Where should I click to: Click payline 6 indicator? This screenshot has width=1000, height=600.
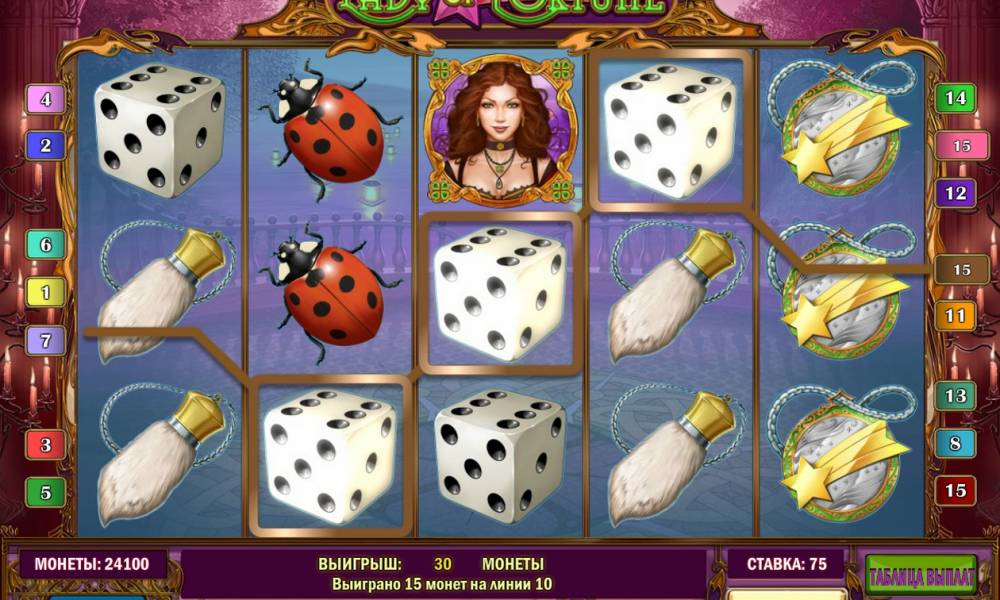(x=46, y=244)
